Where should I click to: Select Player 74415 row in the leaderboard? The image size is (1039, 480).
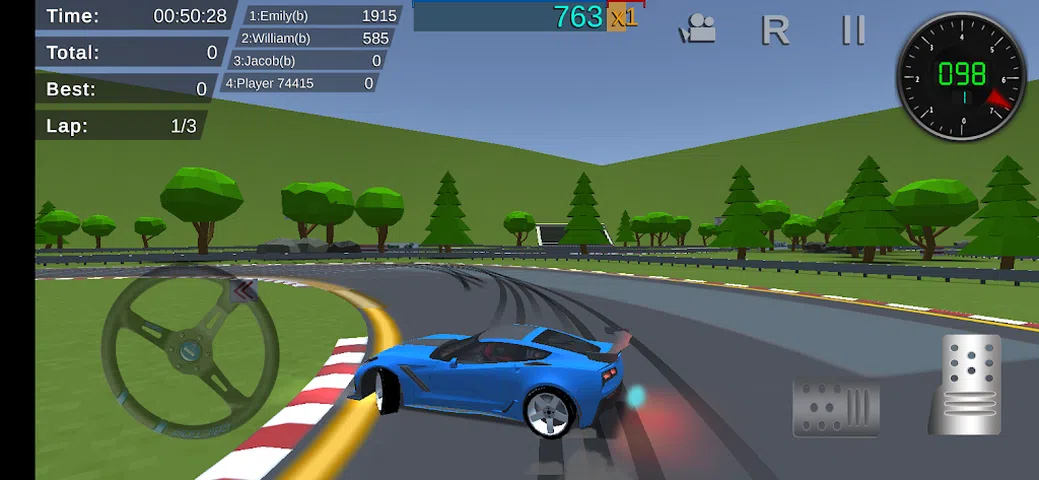tap(300, 83)
